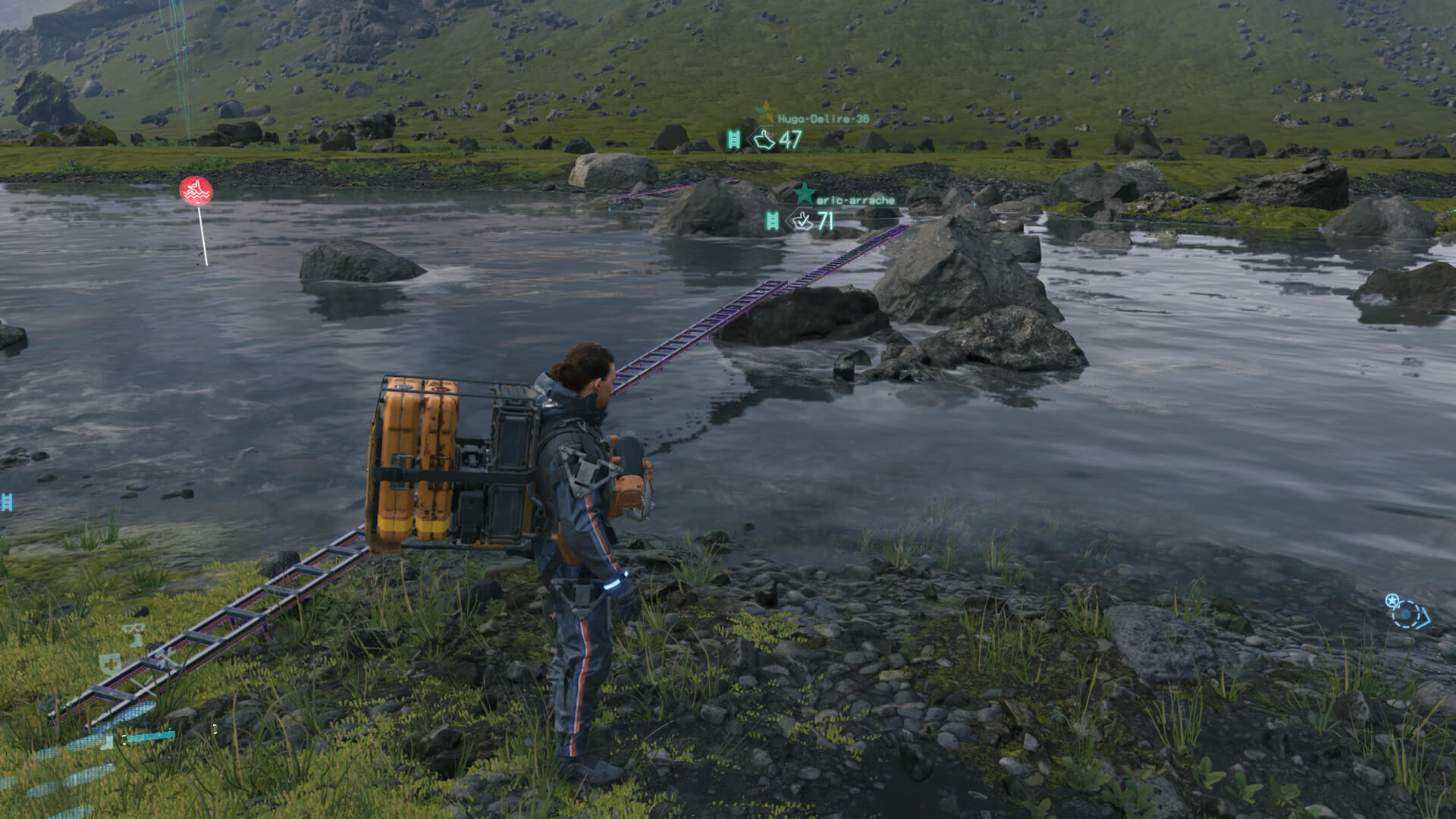Click the ladder icon beside eric-arrache's likes
Screen dimensions: 1456x819
pyautogui.click(x=772, y=221)
